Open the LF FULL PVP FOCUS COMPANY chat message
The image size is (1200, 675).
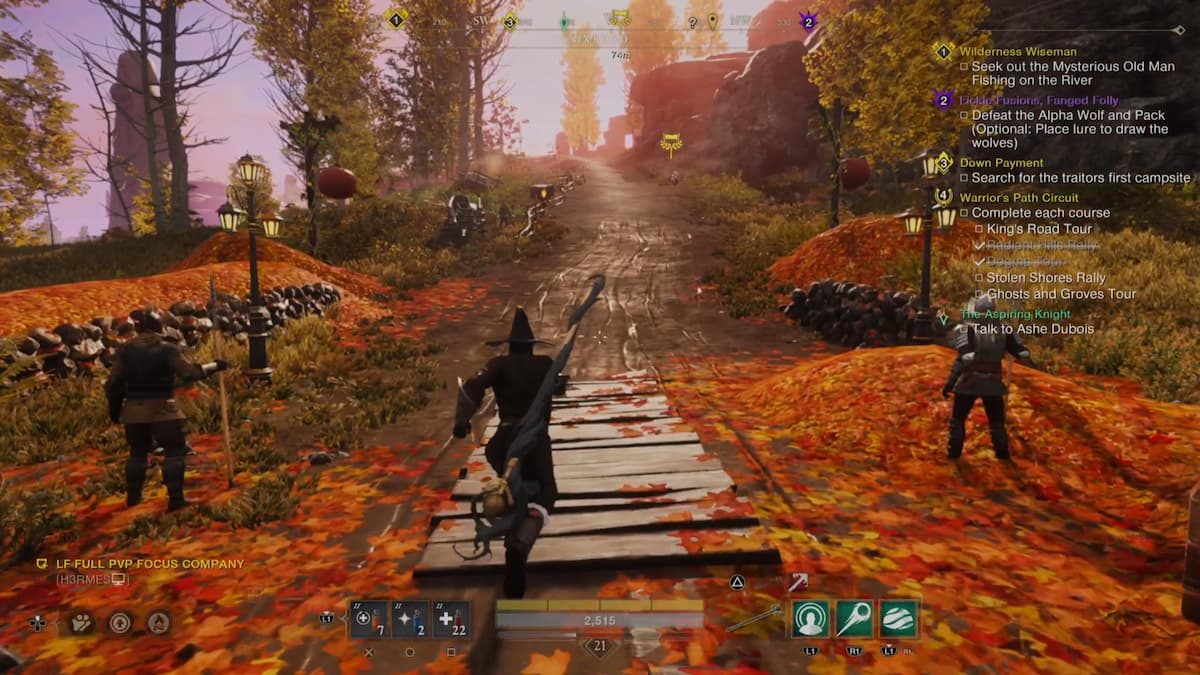pyautogui.click(x=140, y=564)
